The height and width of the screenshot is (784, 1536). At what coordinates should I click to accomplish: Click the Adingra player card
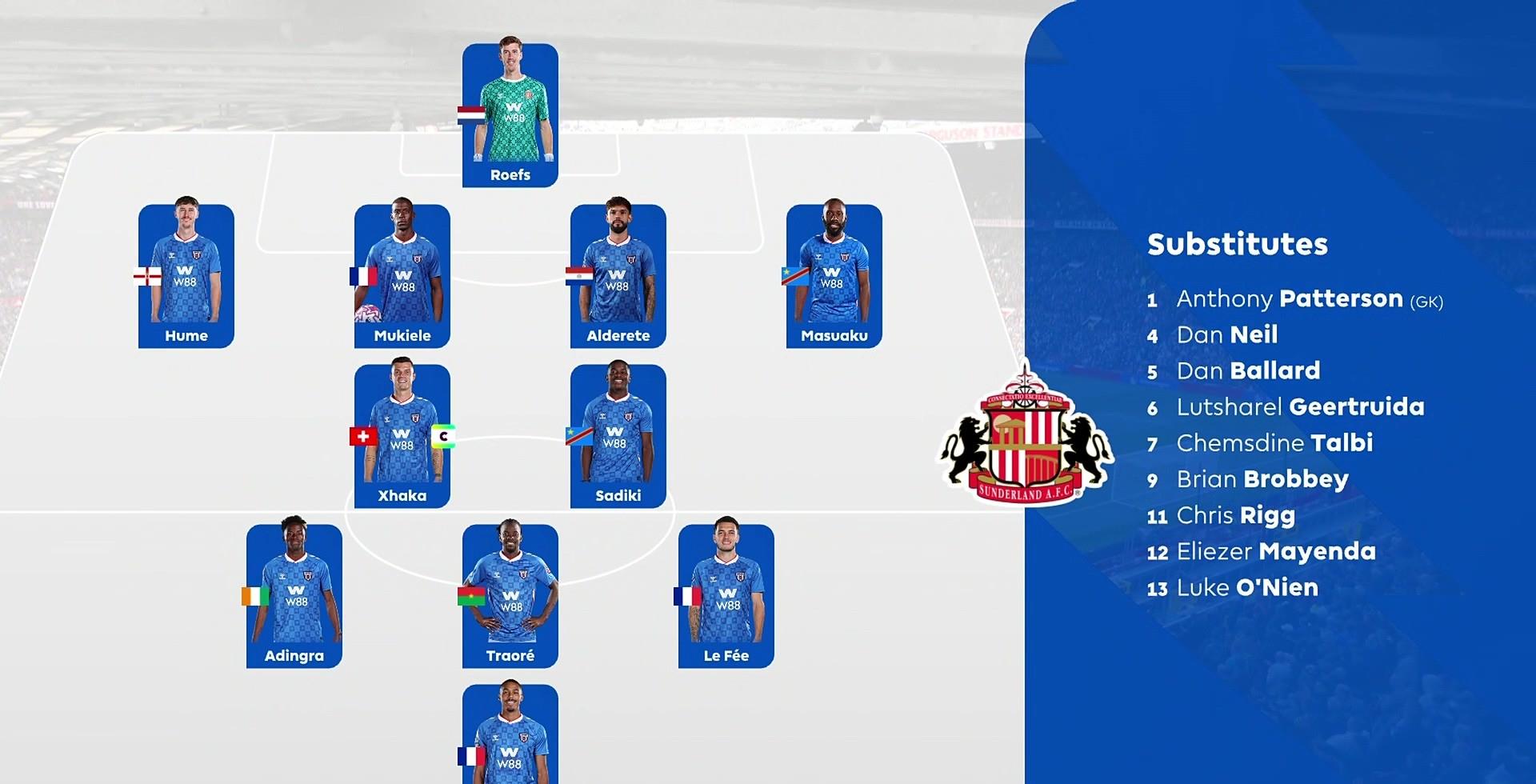(294, 596)
